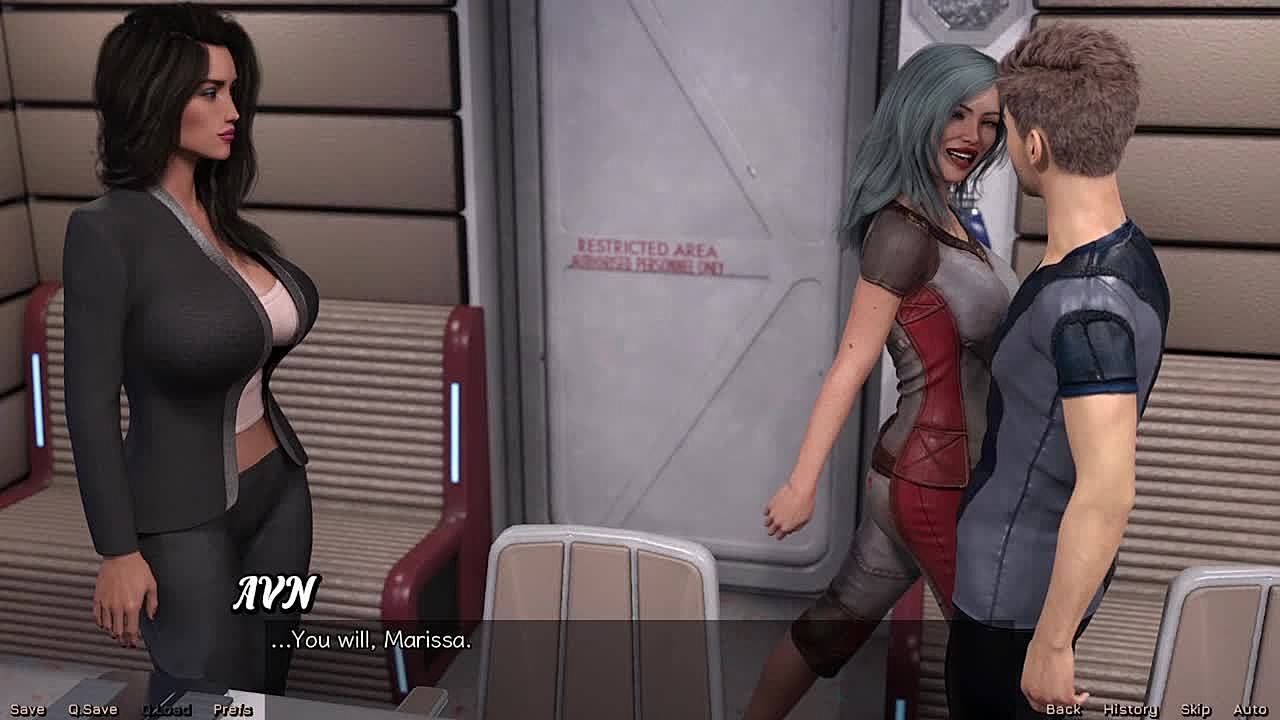Quick load with Q.Load
The image size is (1280, 720).
(166, 709)
